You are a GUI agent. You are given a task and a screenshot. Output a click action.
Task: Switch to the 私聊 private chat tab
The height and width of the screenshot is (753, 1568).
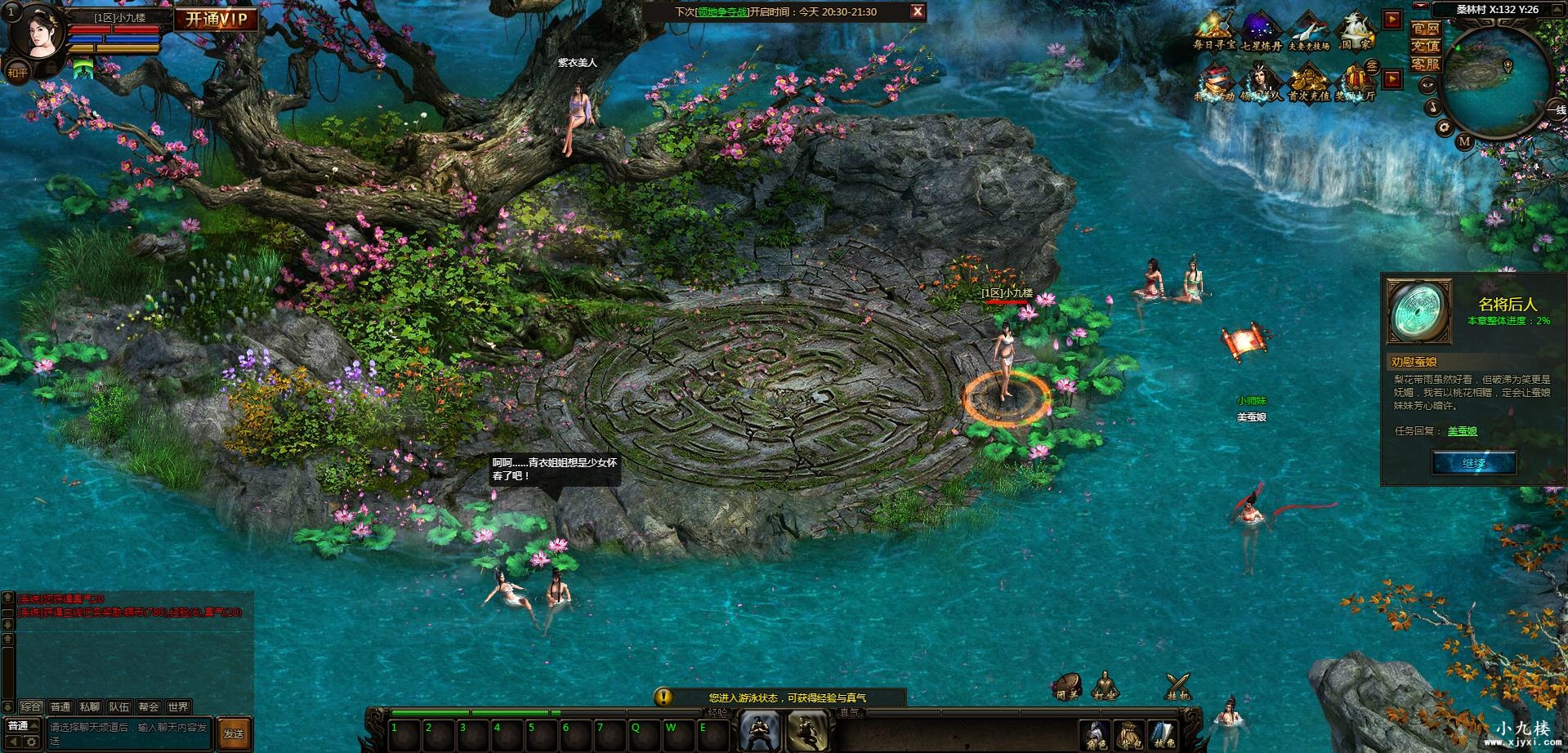tap(90, 707)
